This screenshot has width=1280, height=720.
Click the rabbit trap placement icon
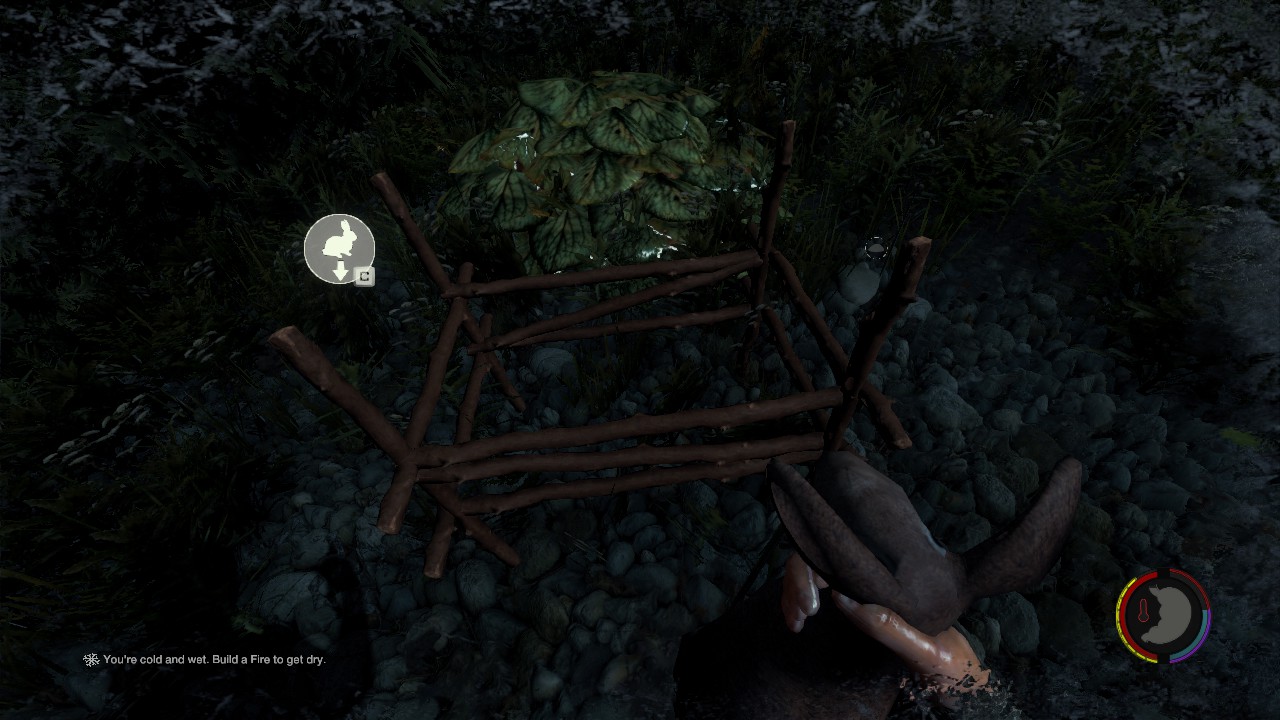(x=339, y=248)
